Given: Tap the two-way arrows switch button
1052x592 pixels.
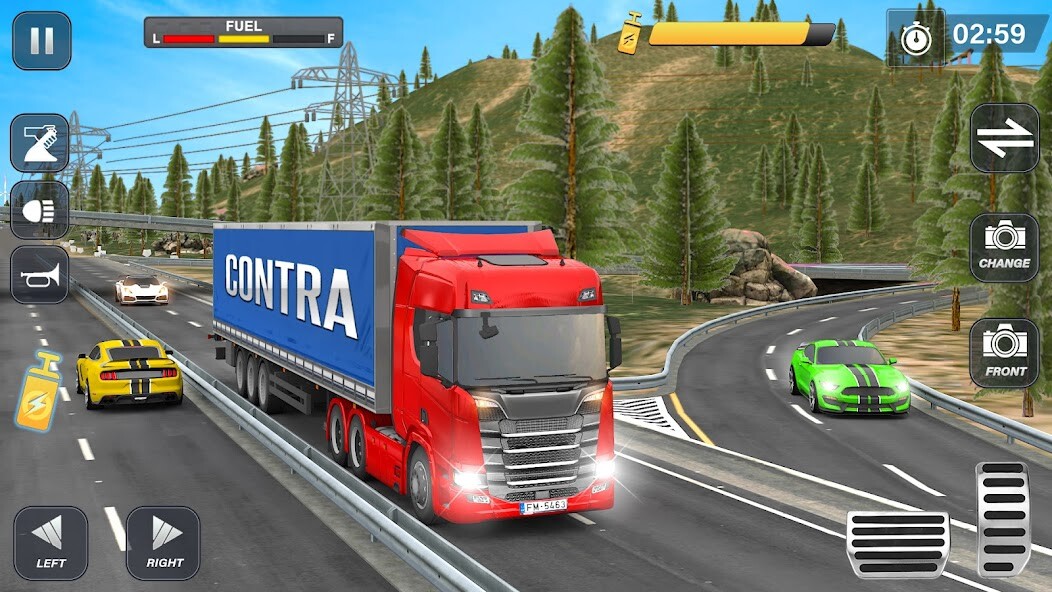Looking at the screenshot, I should (x=1004, y=138).
